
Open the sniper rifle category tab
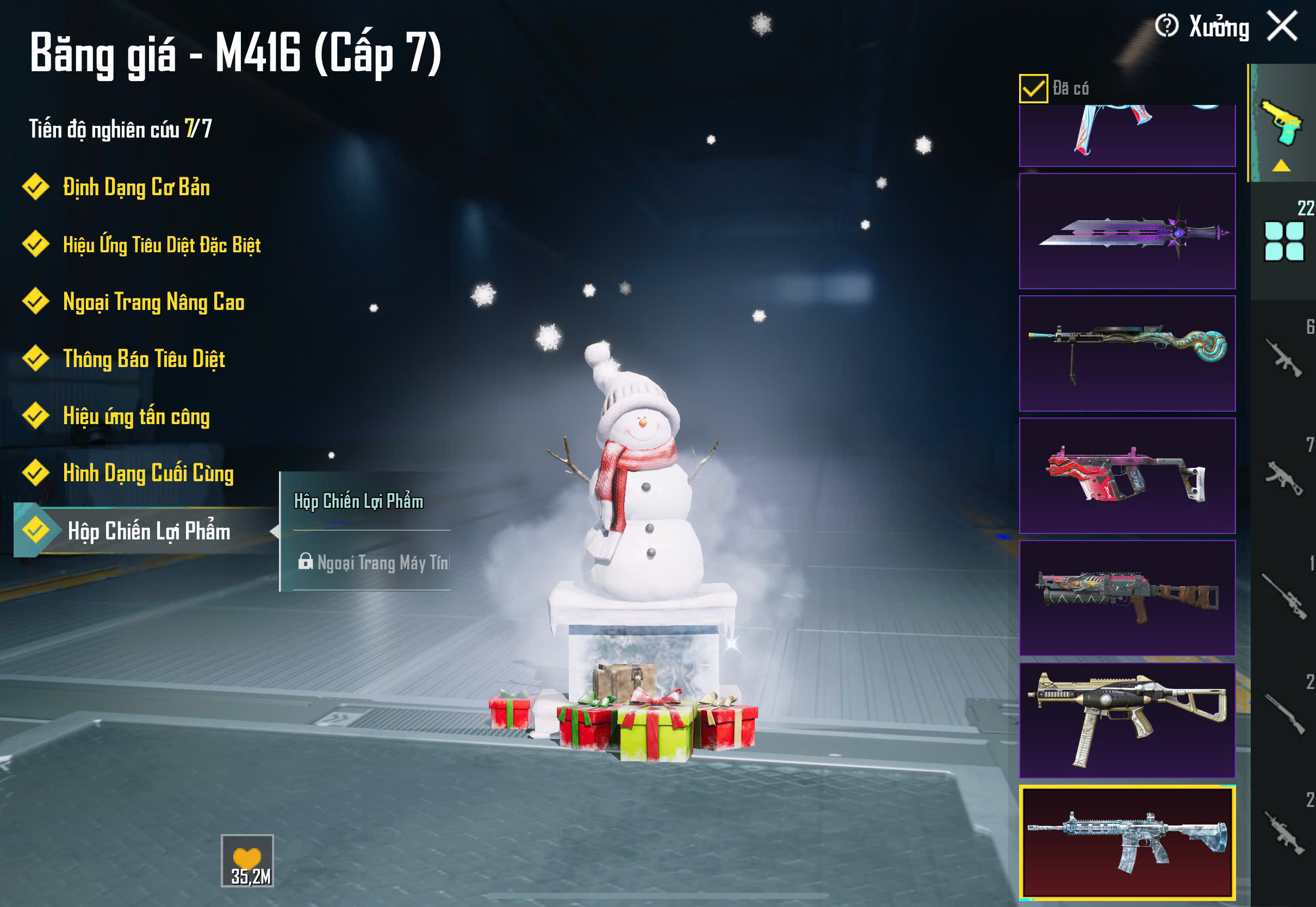pyautogui.click(x=1283, y=597)
